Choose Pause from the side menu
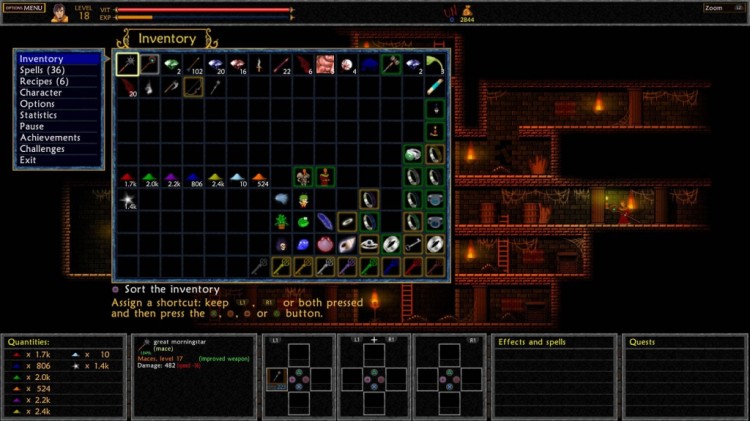 [x=32, y=126]
